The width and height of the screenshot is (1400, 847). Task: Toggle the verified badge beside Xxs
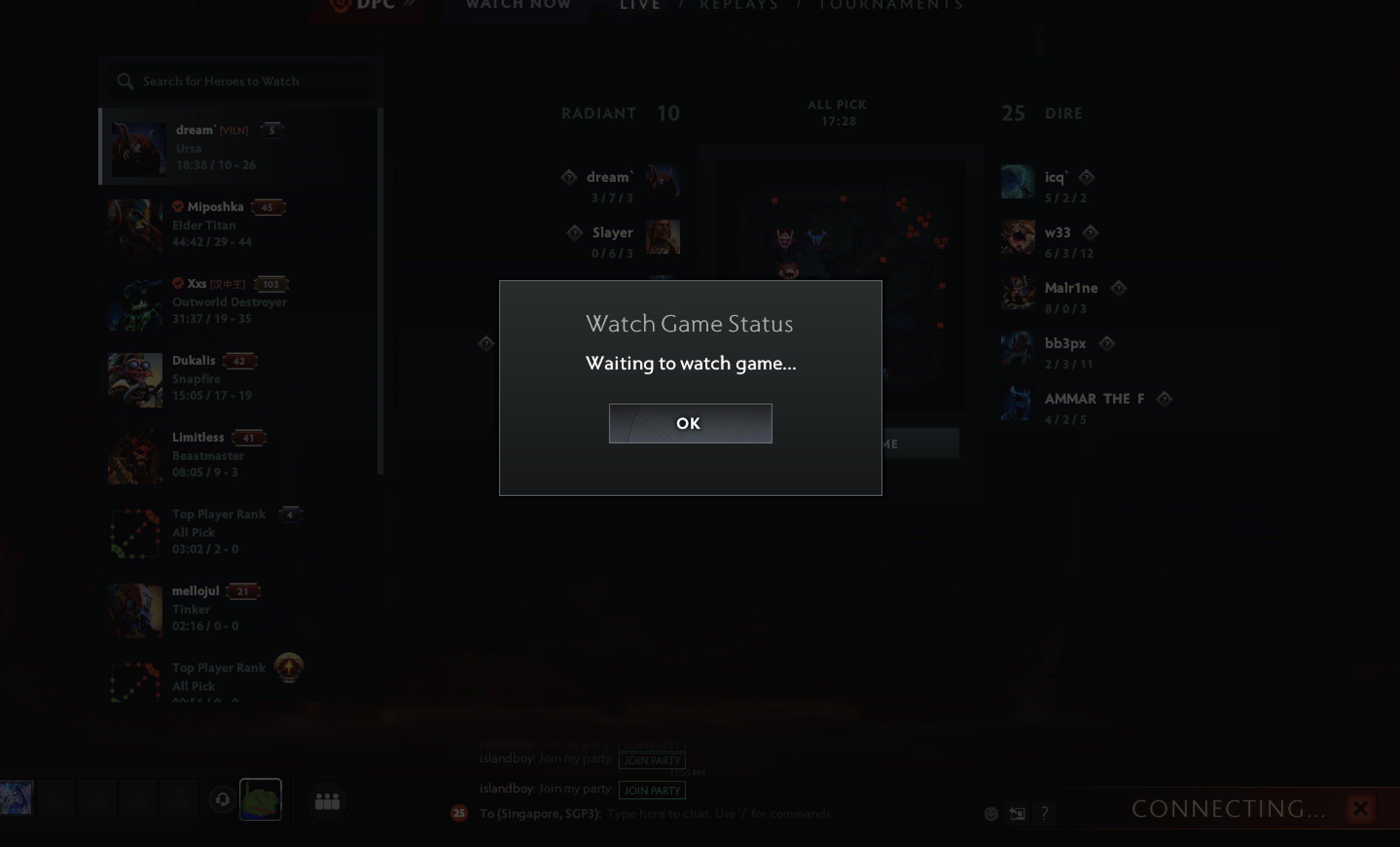point(178,284)
